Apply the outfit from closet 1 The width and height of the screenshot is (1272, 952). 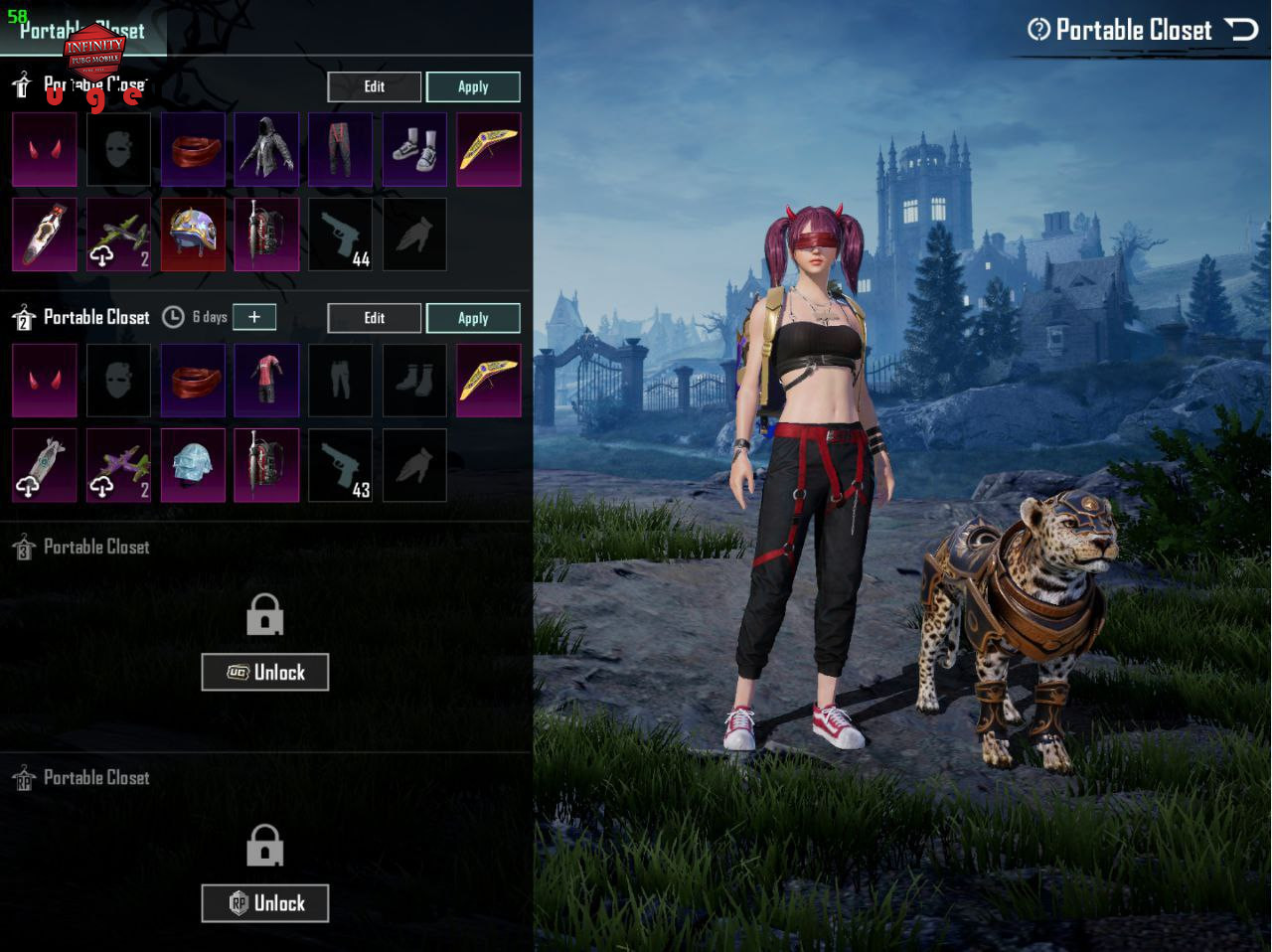point(473,87)
